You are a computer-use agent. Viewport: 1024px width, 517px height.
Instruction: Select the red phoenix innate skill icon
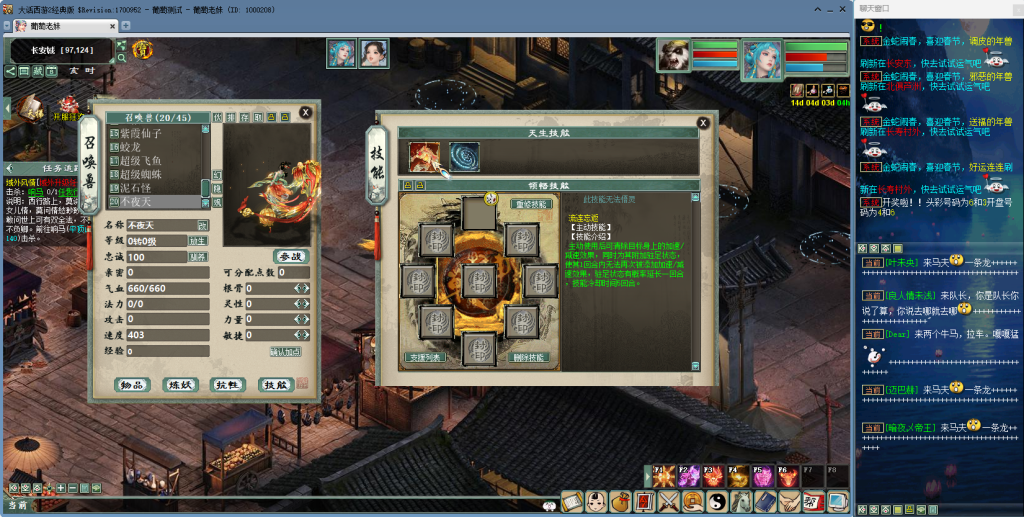tap(424, 157)
